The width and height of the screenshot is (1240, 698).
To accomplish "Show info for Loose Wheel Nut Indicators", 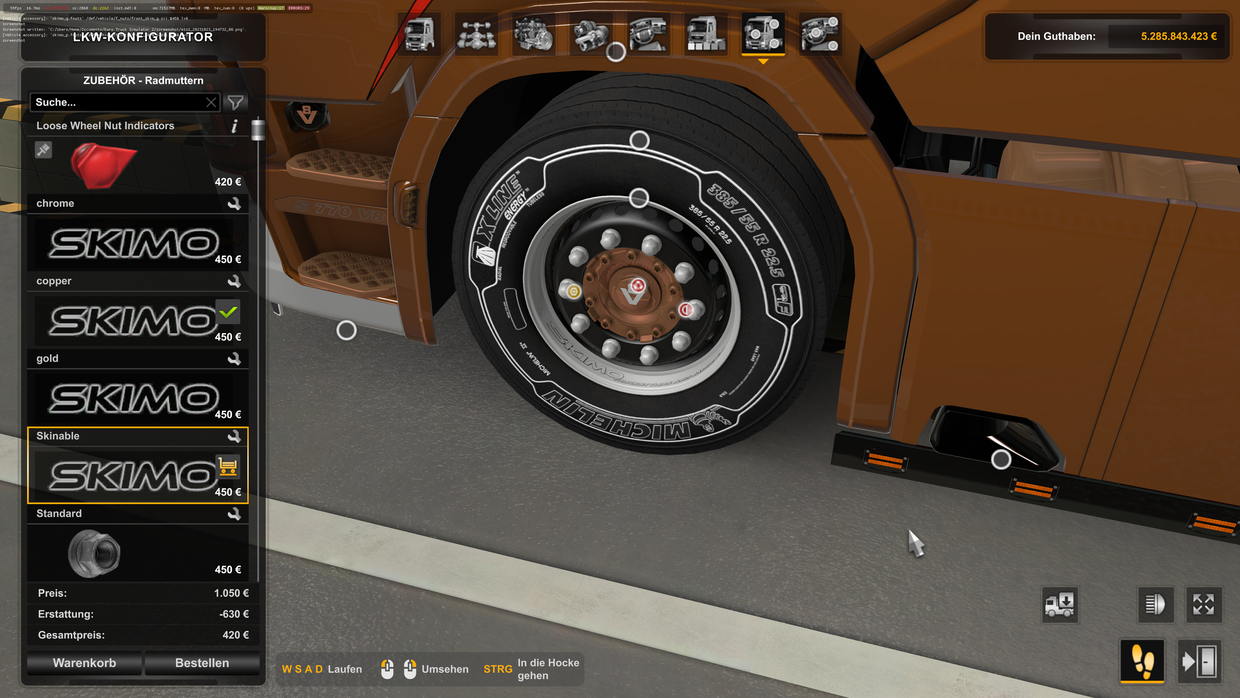I will (234, 126).
